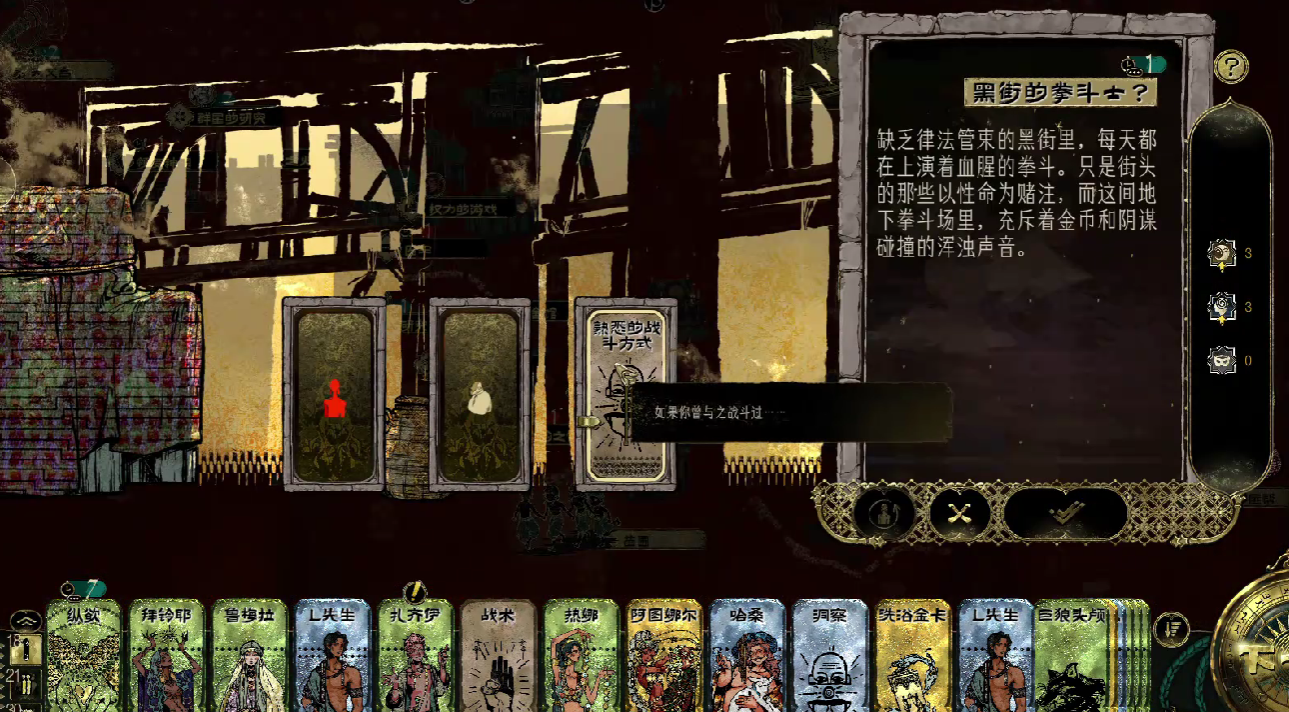Viewport: 1289px width, 712px height.
Task: Pick the 哈桑 character card
Action: tap(748, 656)
